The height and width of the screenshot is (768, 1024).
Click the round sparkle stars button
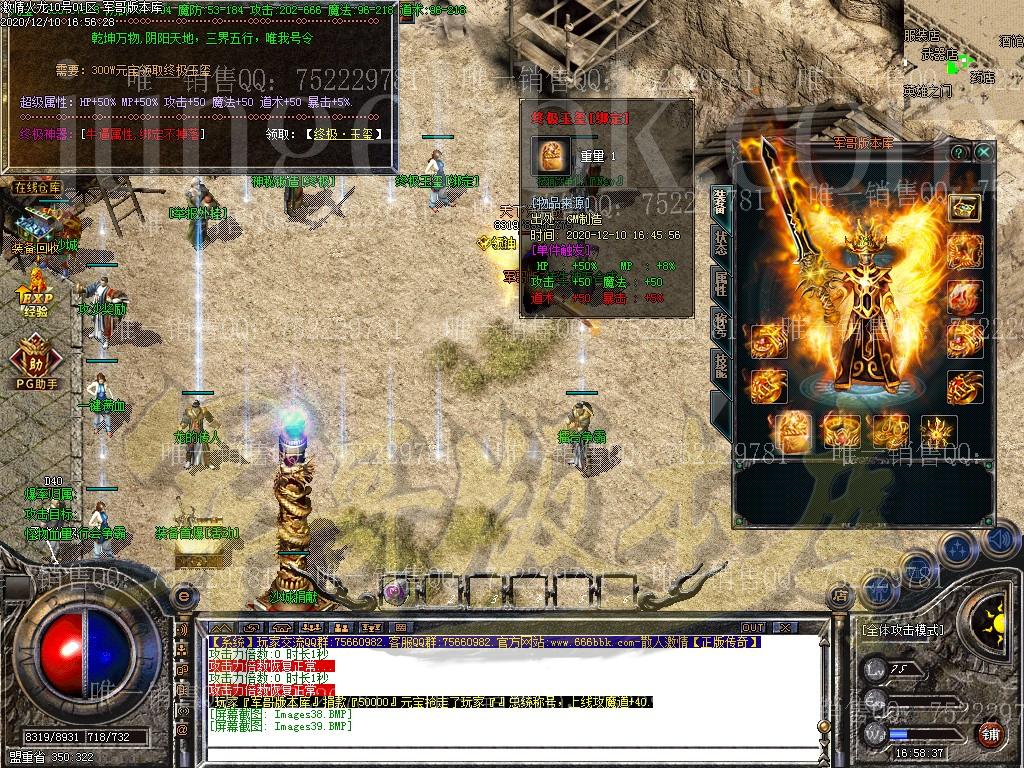click(959, 548)
